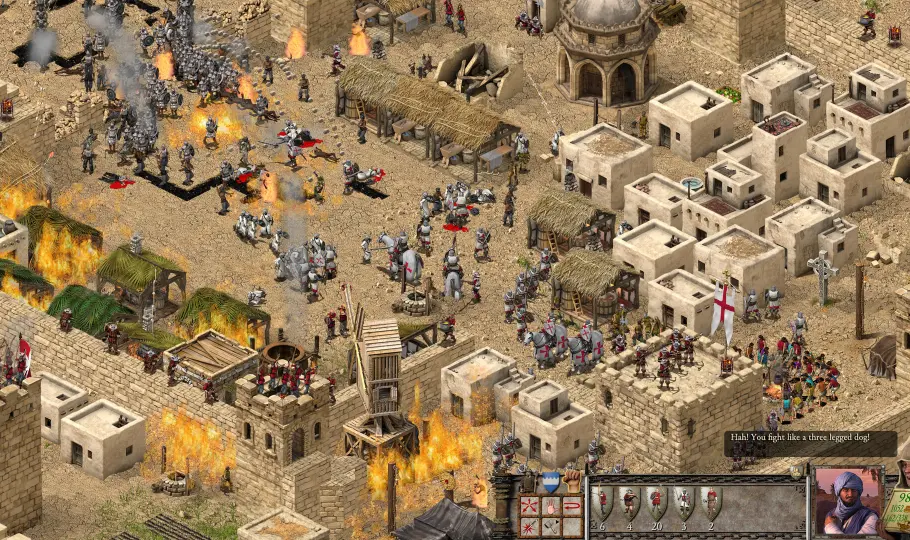Pick the unit shield showing 4 troops

(630, 502)
